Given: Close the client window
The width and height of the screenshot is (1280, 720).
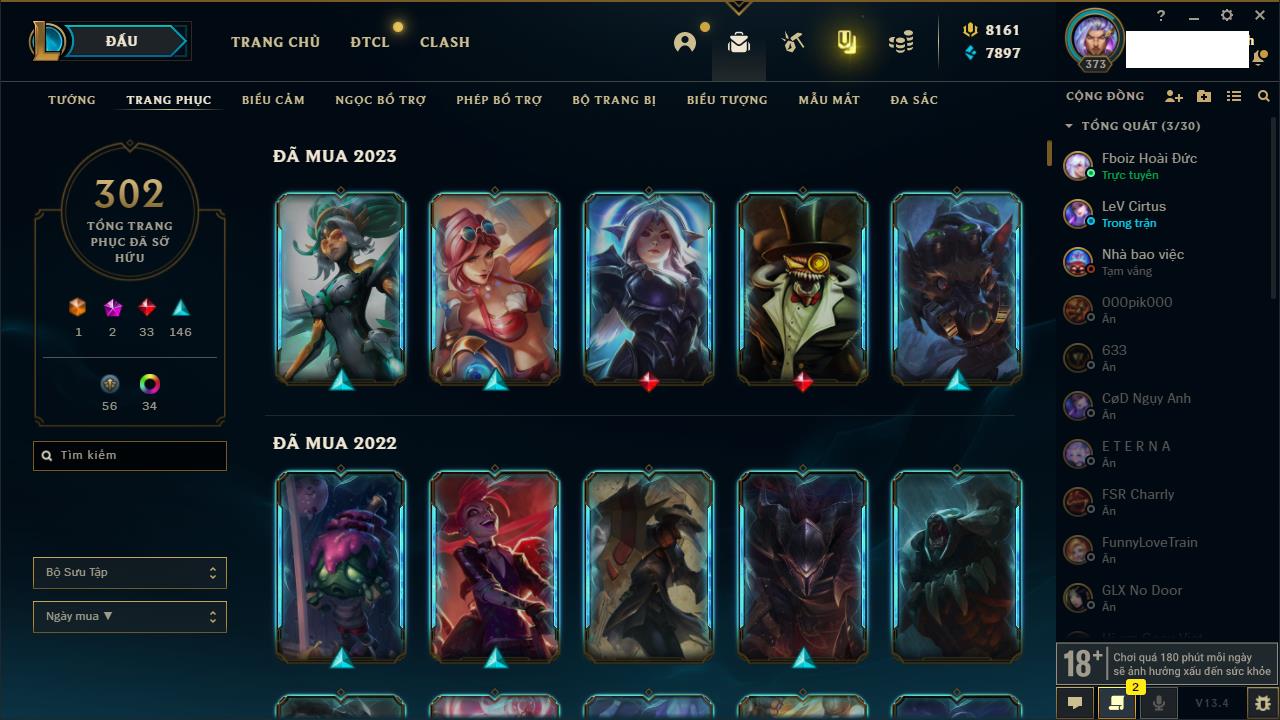Looking at the screenshot, I should pyautogui.click(x=1260, y=16).
